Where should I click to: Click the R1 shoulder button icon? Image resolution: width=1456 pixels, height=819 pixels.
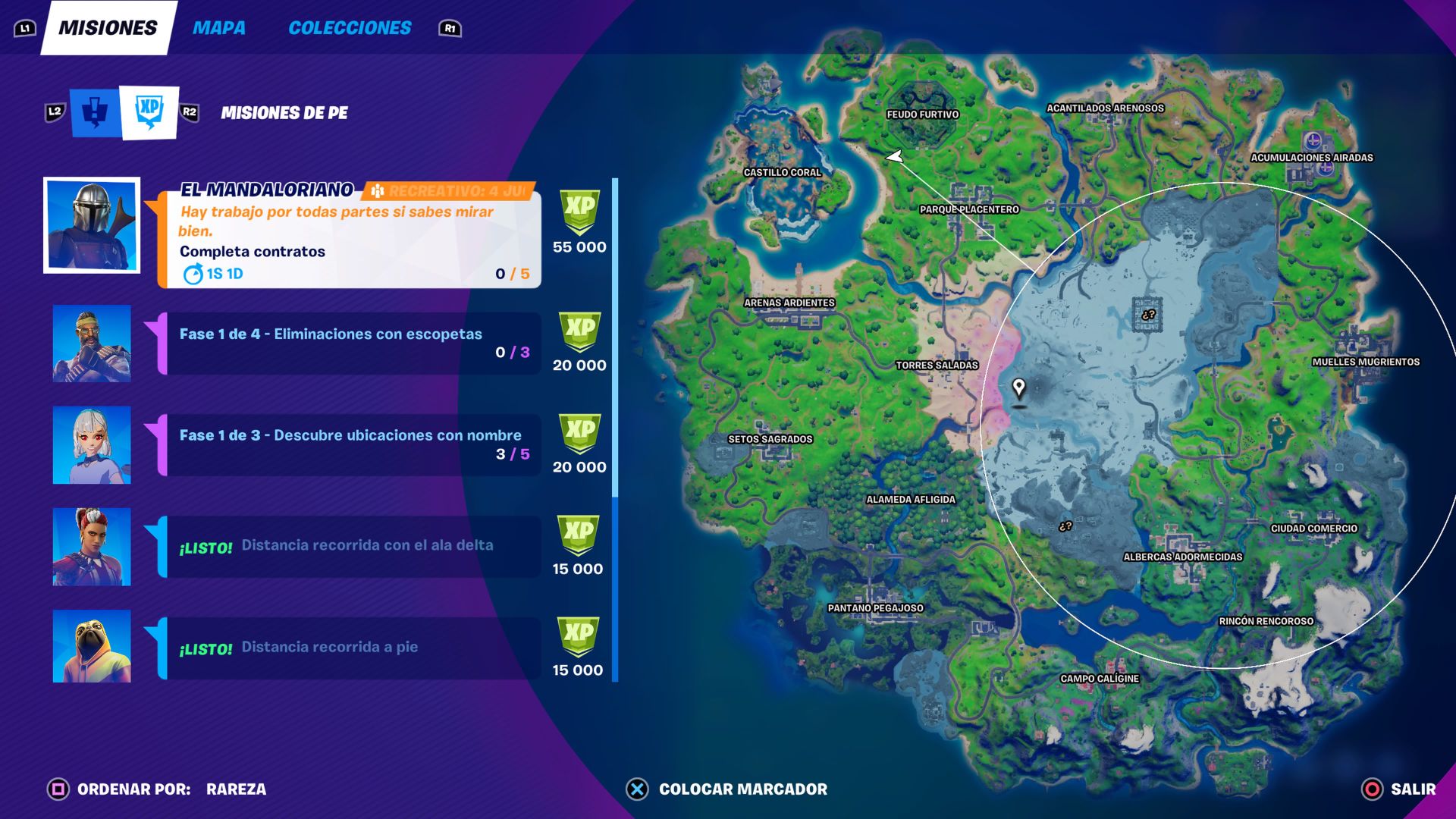point(449,28)
